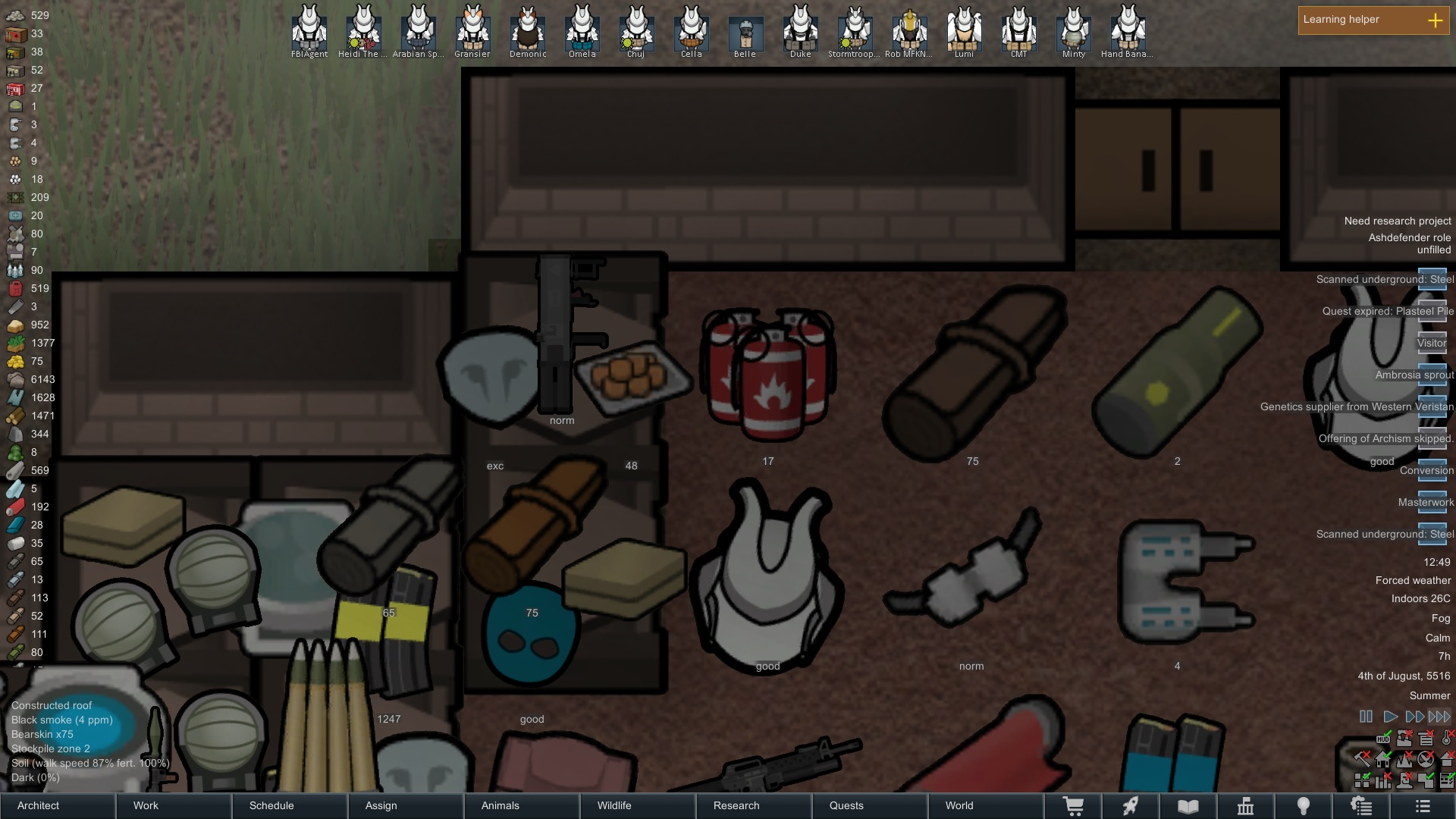1456x819 pixels.
Task: Open the Architect menu
Action: (x=58, y=805)
